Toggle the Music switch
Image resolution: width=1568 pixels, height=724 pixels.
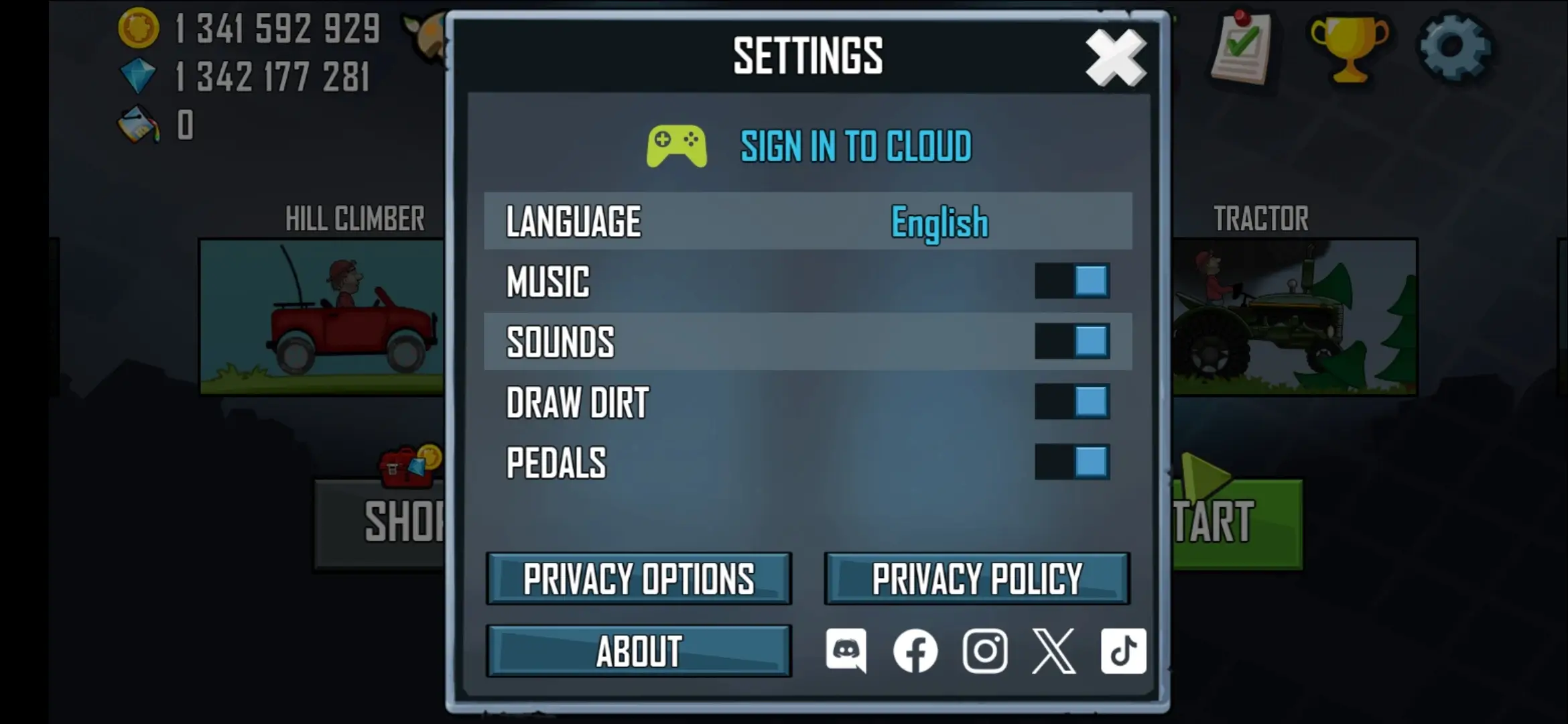[x=1071, y=281]
